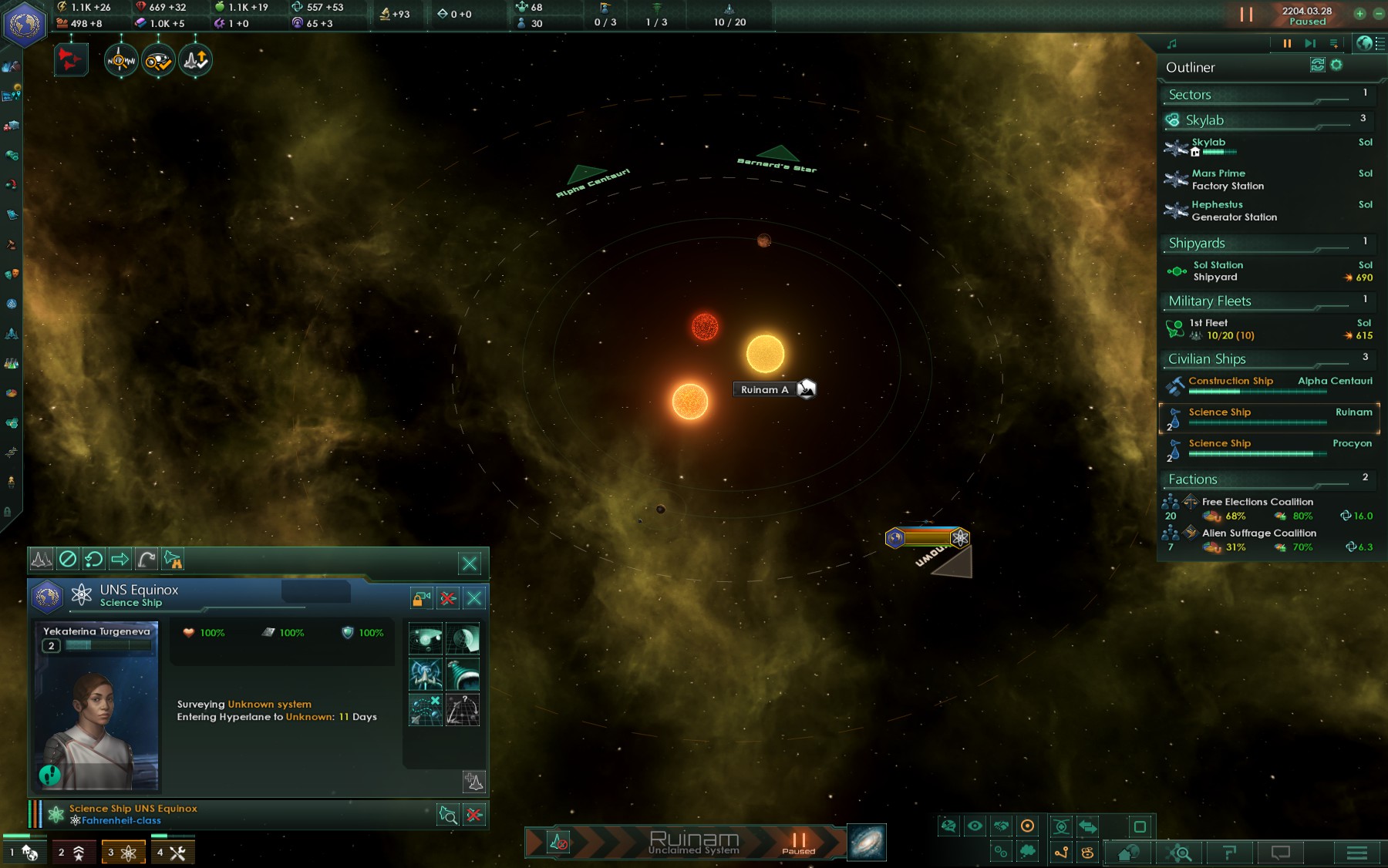Open the Sol Station Shipyard entry
The image size is (1388, 868).
pyautogui.click(x=1270, y=271)
